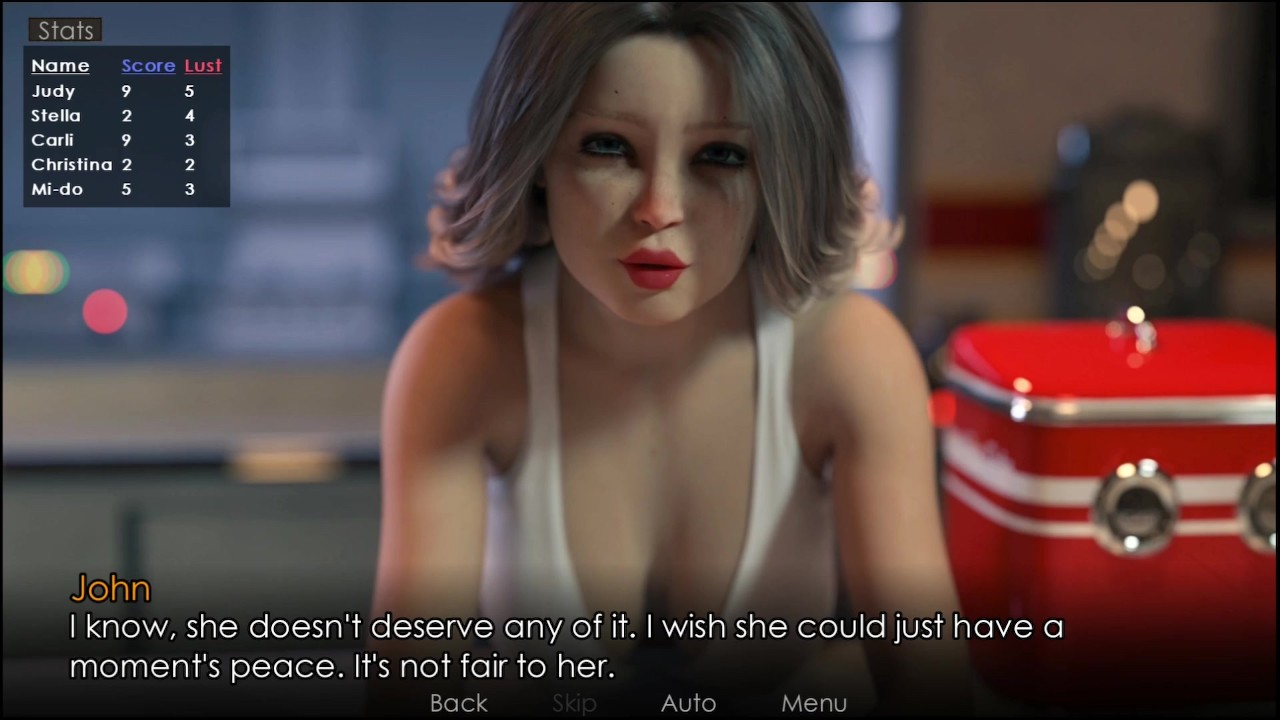This screenshot has width=1280, height=720.
Task: Enable Auto dialogue advance
Action: (x=688, y=703)
